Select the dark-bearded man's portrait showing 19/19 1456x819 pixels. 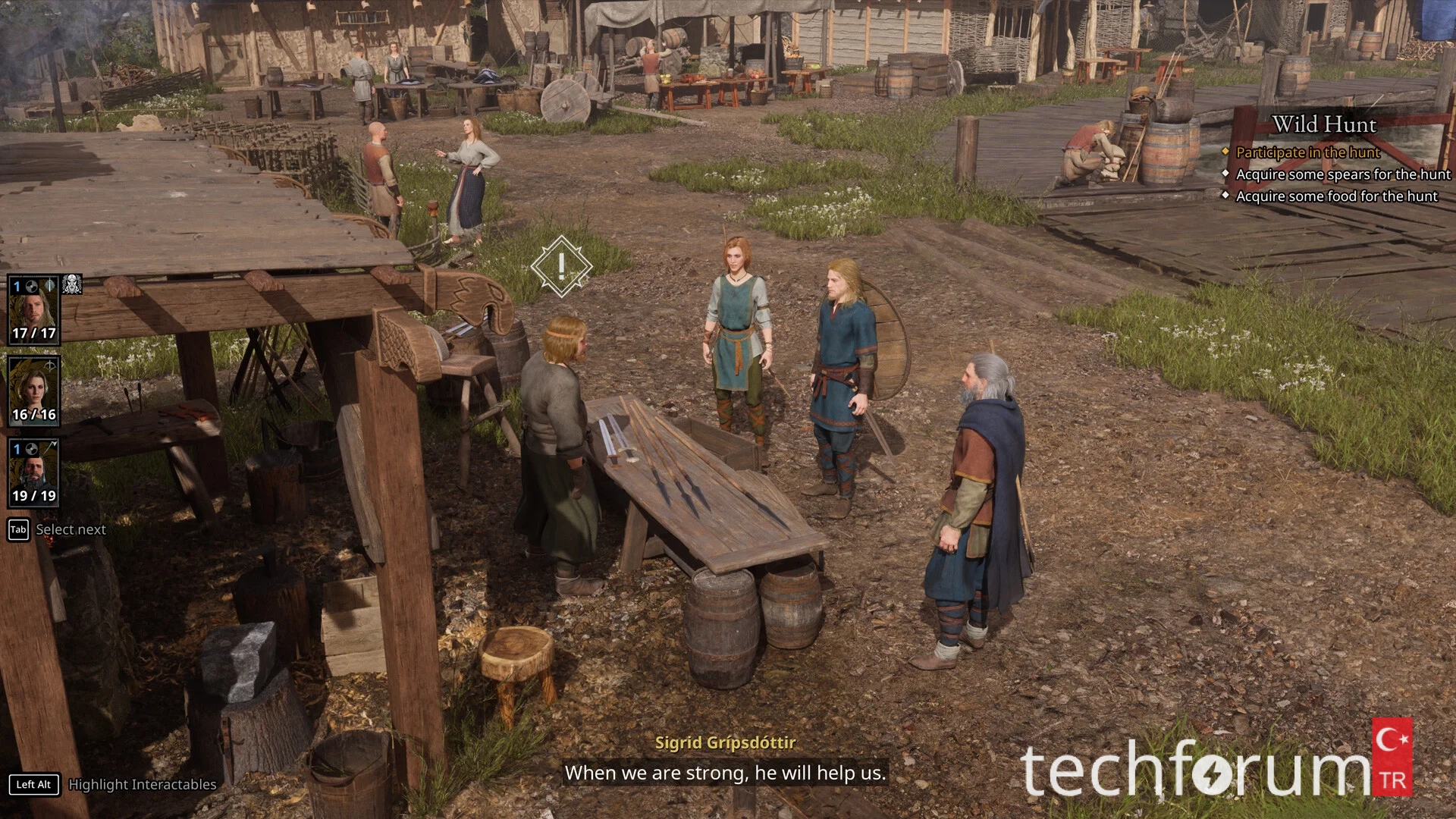click(33, 472)
